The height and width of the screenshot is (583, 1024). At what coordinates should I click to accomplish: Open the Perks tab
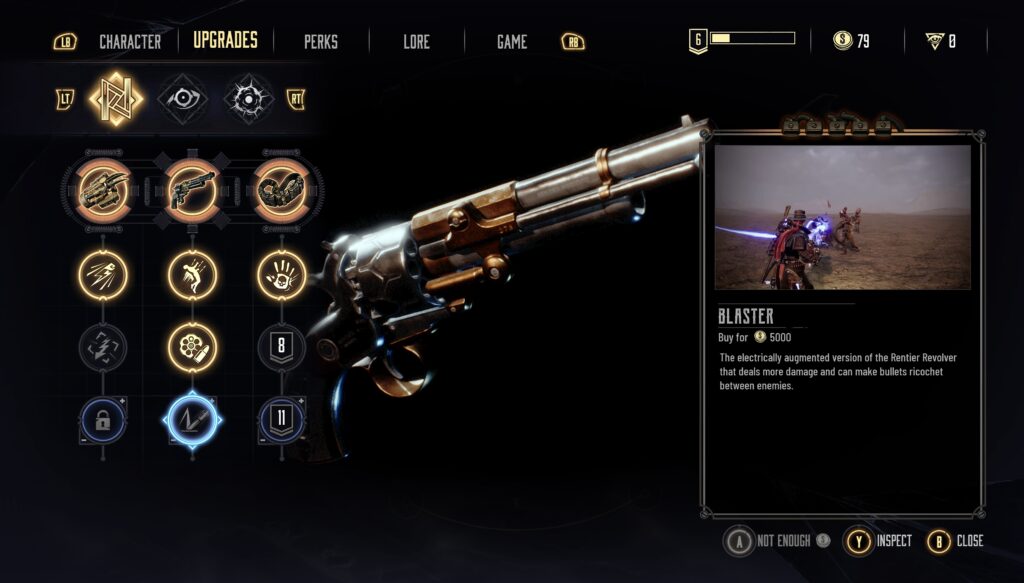[321, 42]
